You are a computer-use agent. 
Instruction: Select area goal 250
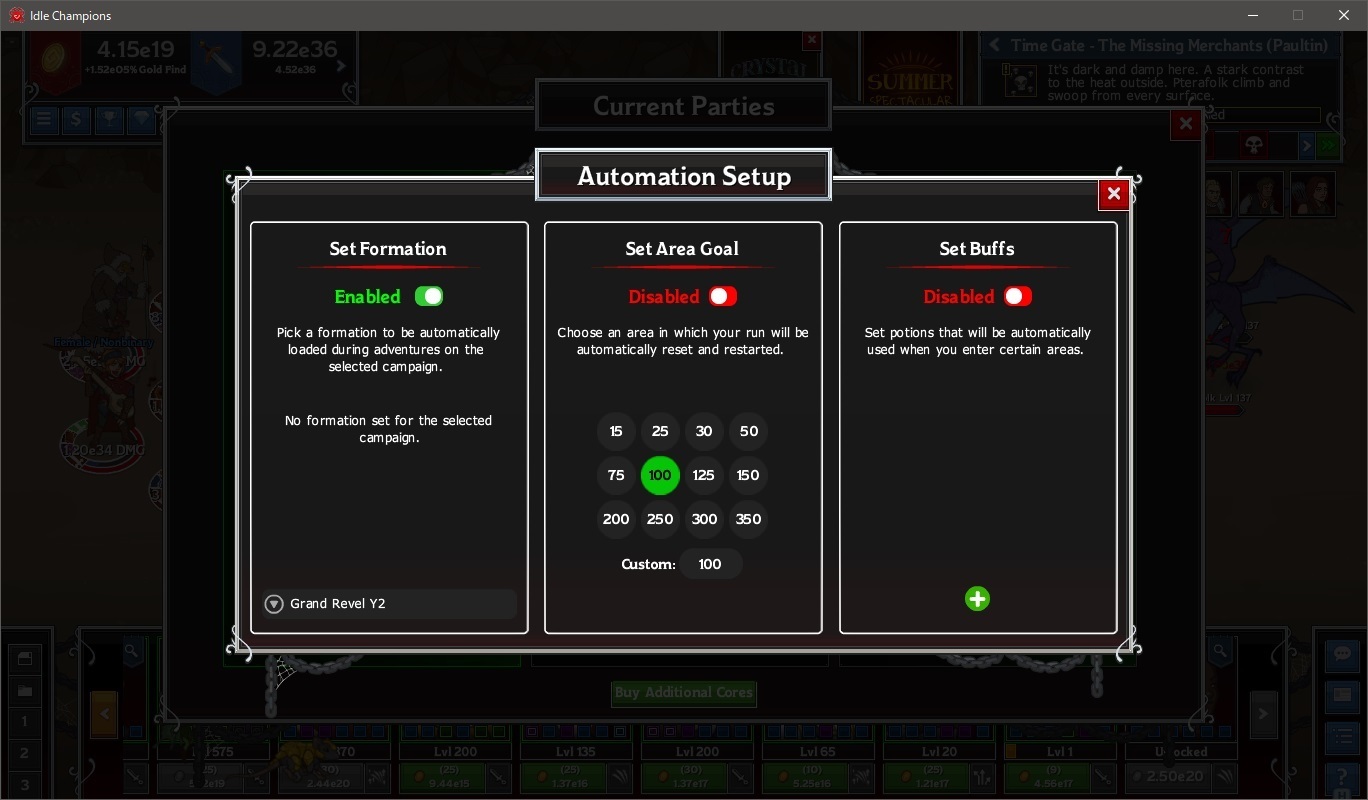(x=660, y=519)
